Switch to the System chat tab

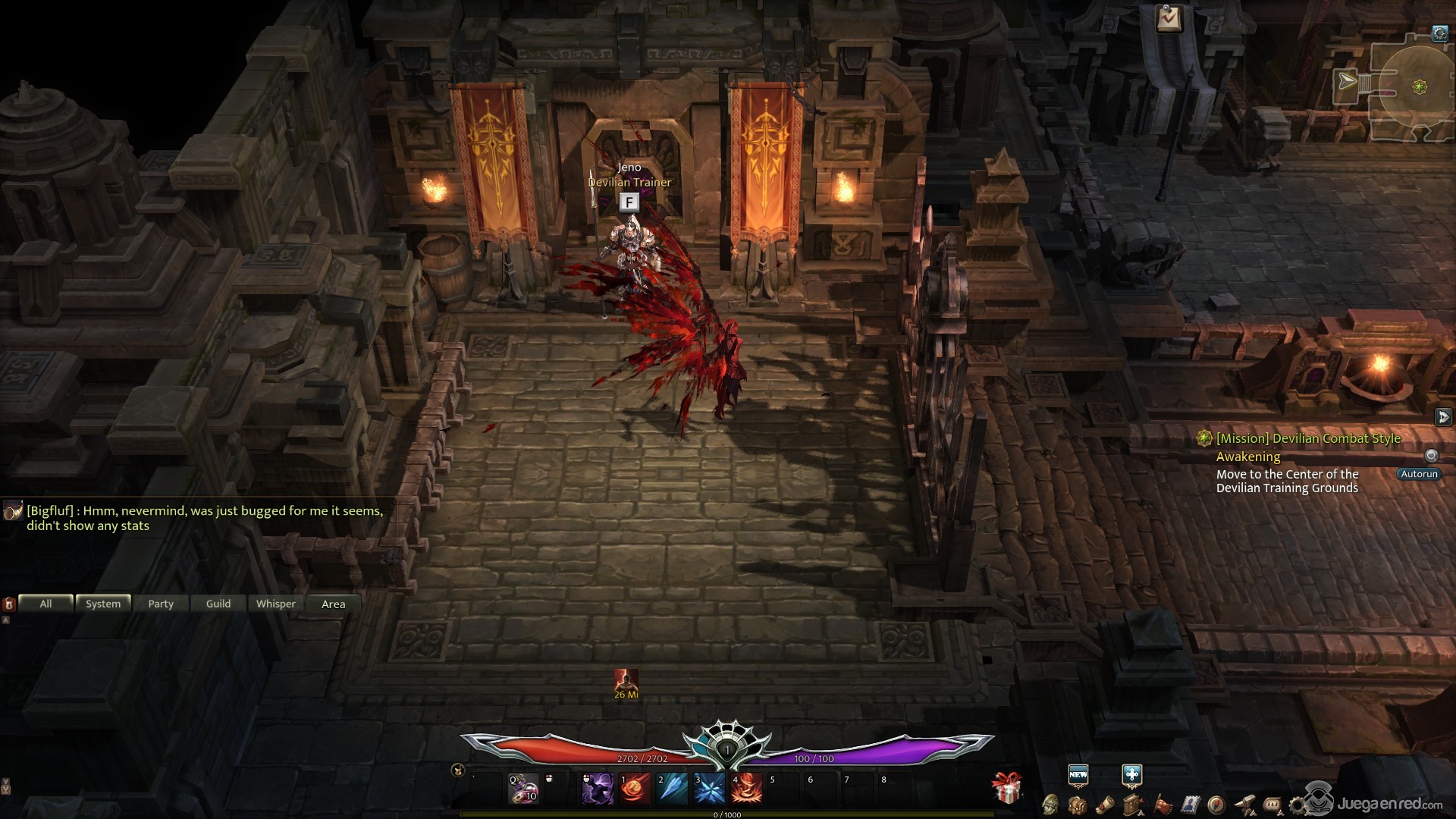103,604
